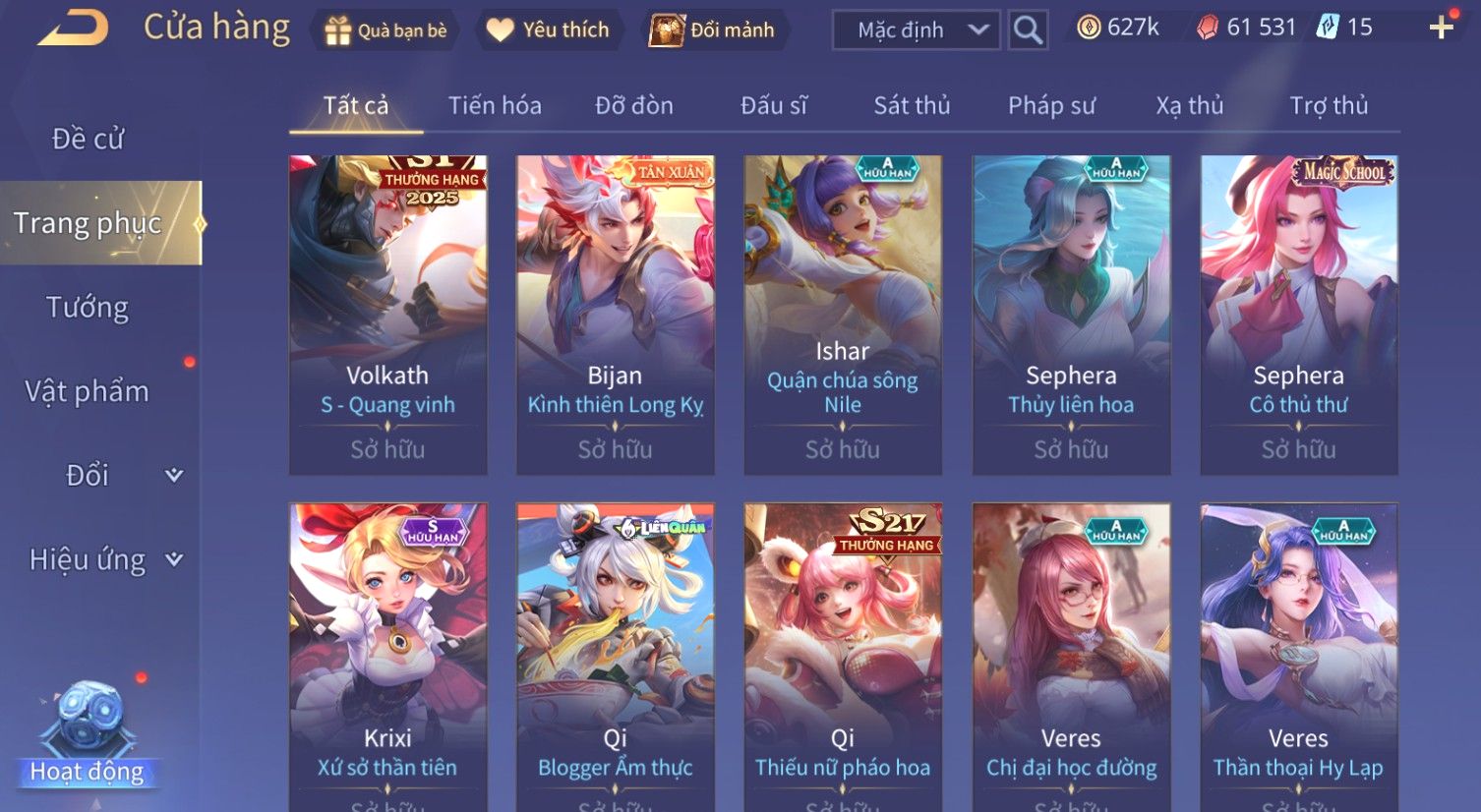Open the Đề cử shop section
This screenshot has height=812, width=1481.
point(88,139)
